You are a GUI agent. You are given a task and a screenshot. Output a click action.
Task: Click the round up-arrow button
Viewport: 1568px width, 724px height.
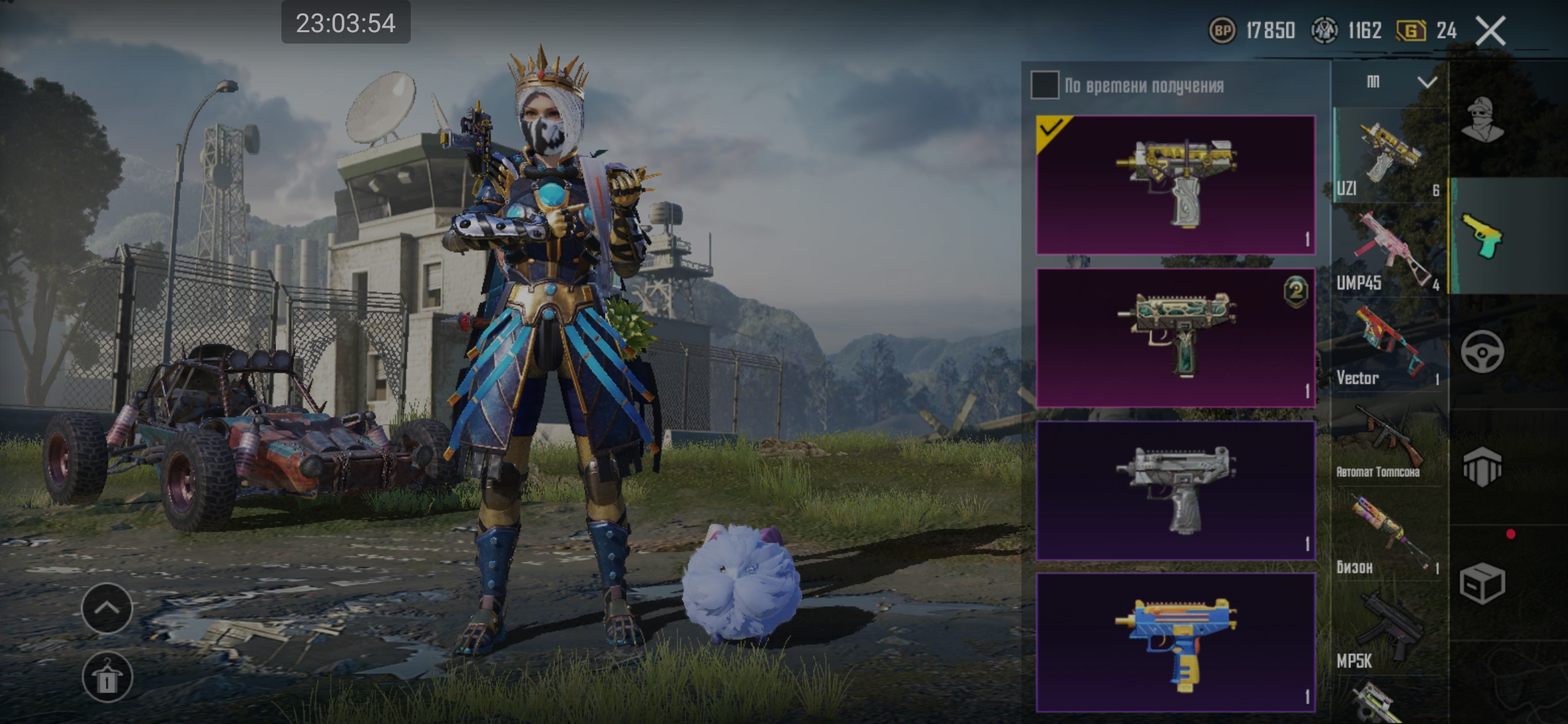click(x=107, y=608)
